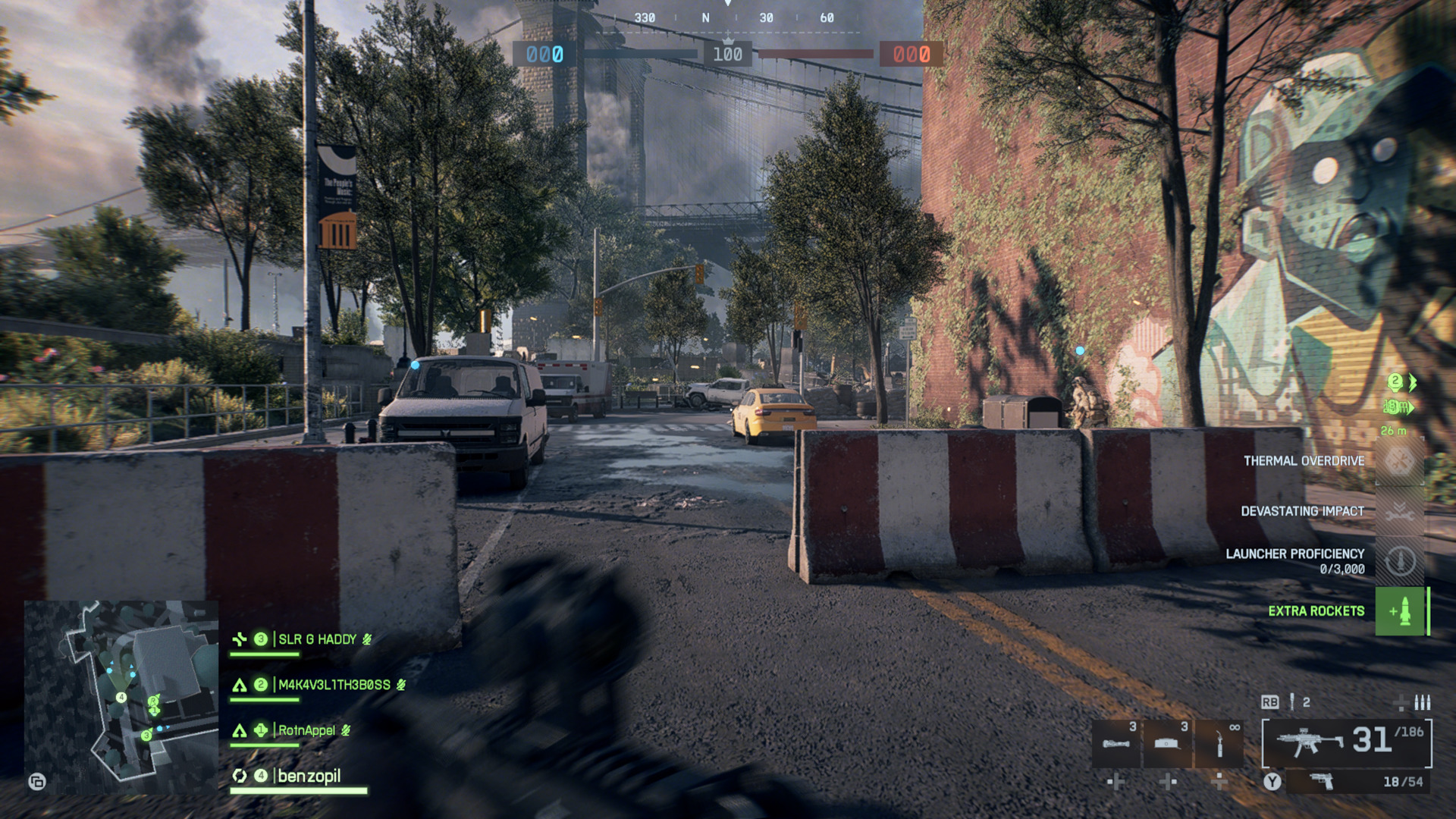
Task: Click the green squad objective marker numbered 2
Action: point(1395,381)
